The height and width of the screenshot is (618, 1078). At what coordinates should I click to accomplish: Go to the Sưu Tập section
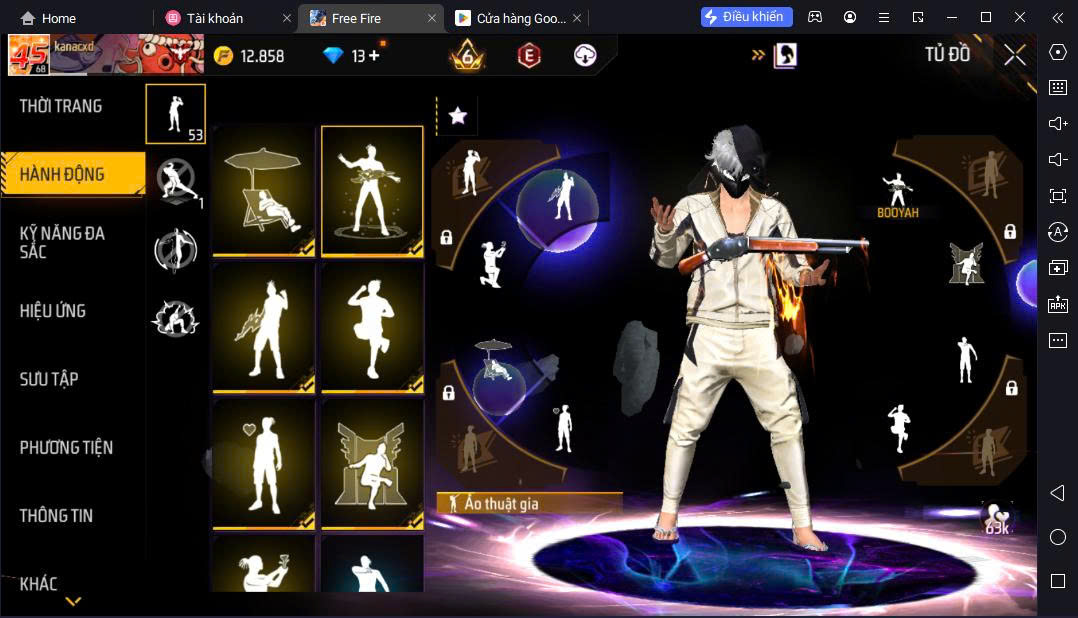[49, 379]
